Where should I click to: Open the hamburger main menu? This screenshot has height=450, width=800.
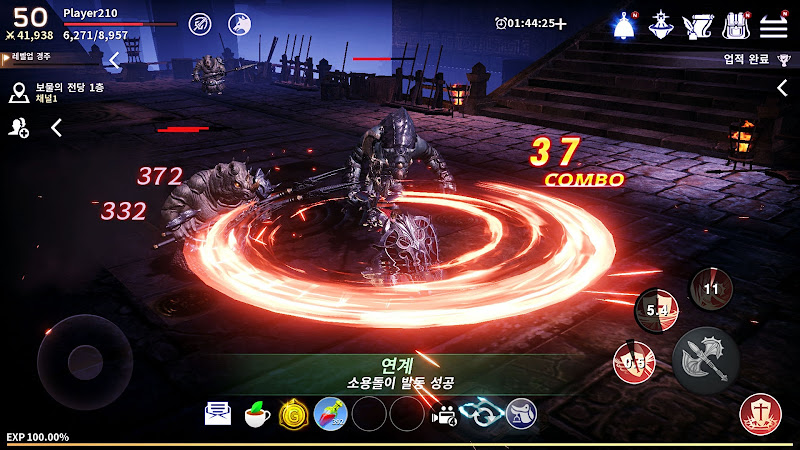[x=774, y=25]
